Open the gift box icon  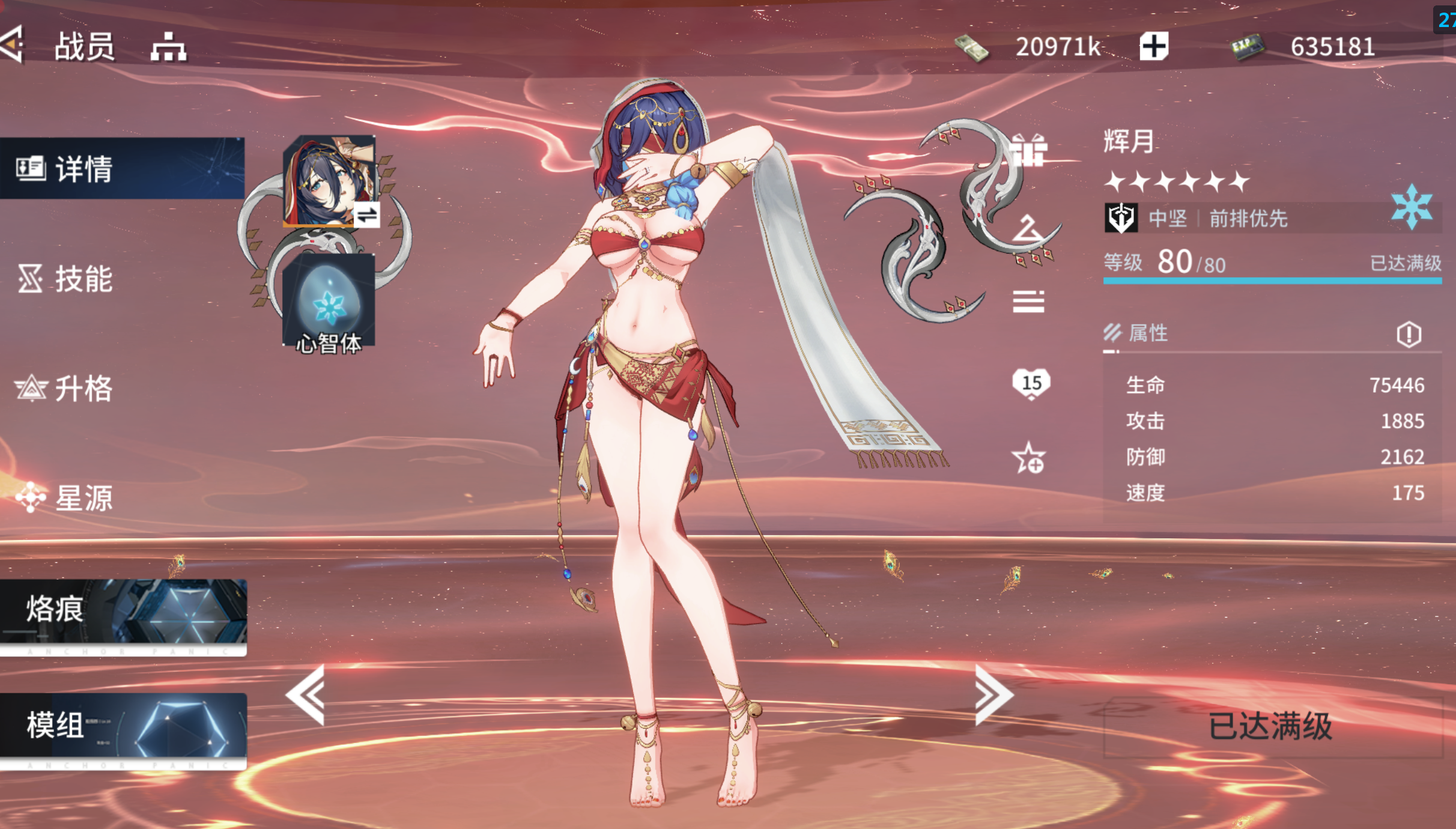point(1028,148)
